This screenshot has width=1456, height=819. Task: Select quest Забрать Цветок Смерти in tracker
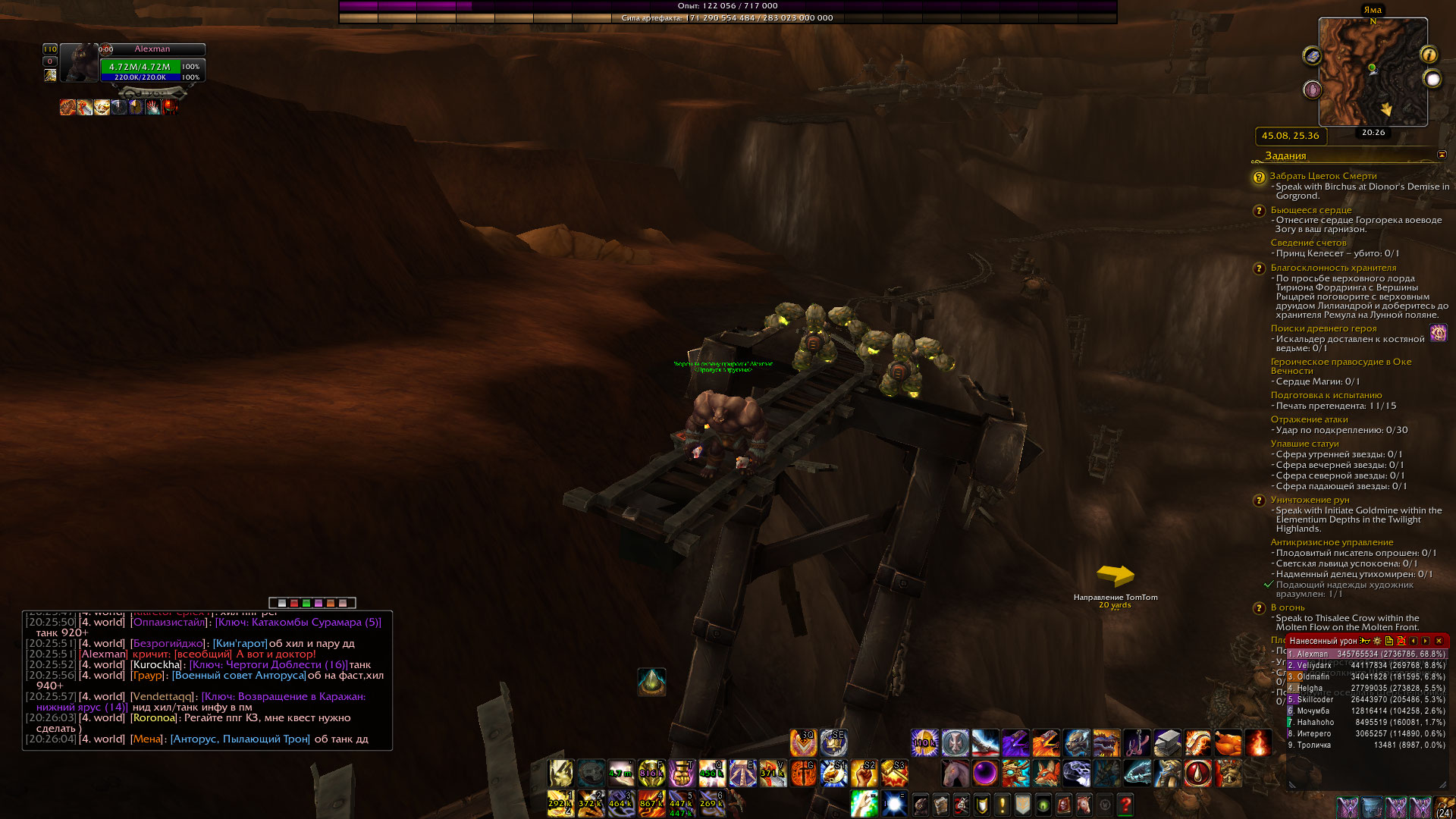1323,176
